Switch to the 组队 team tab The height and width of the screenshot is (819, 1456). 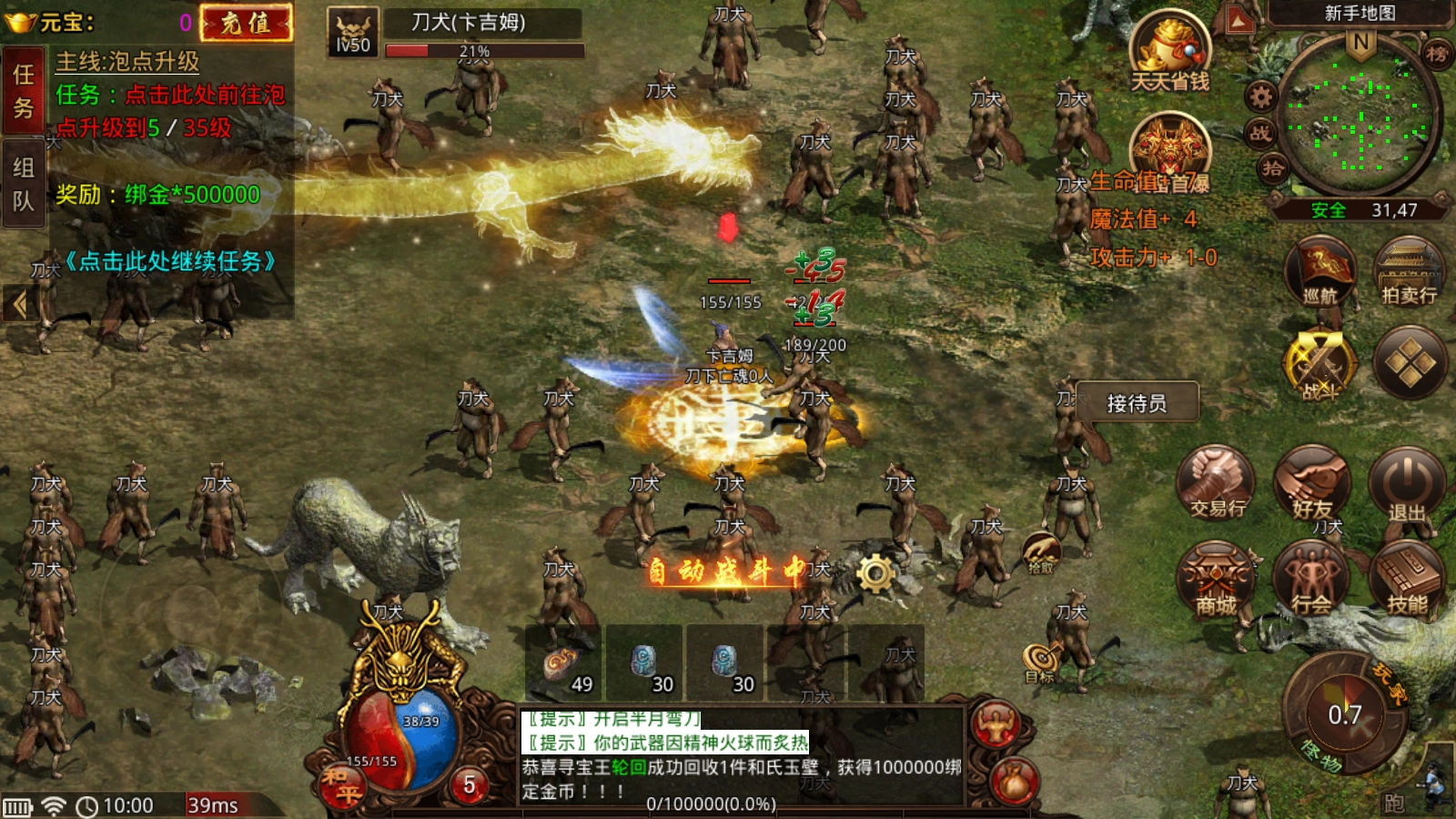(x=24, y=184)
